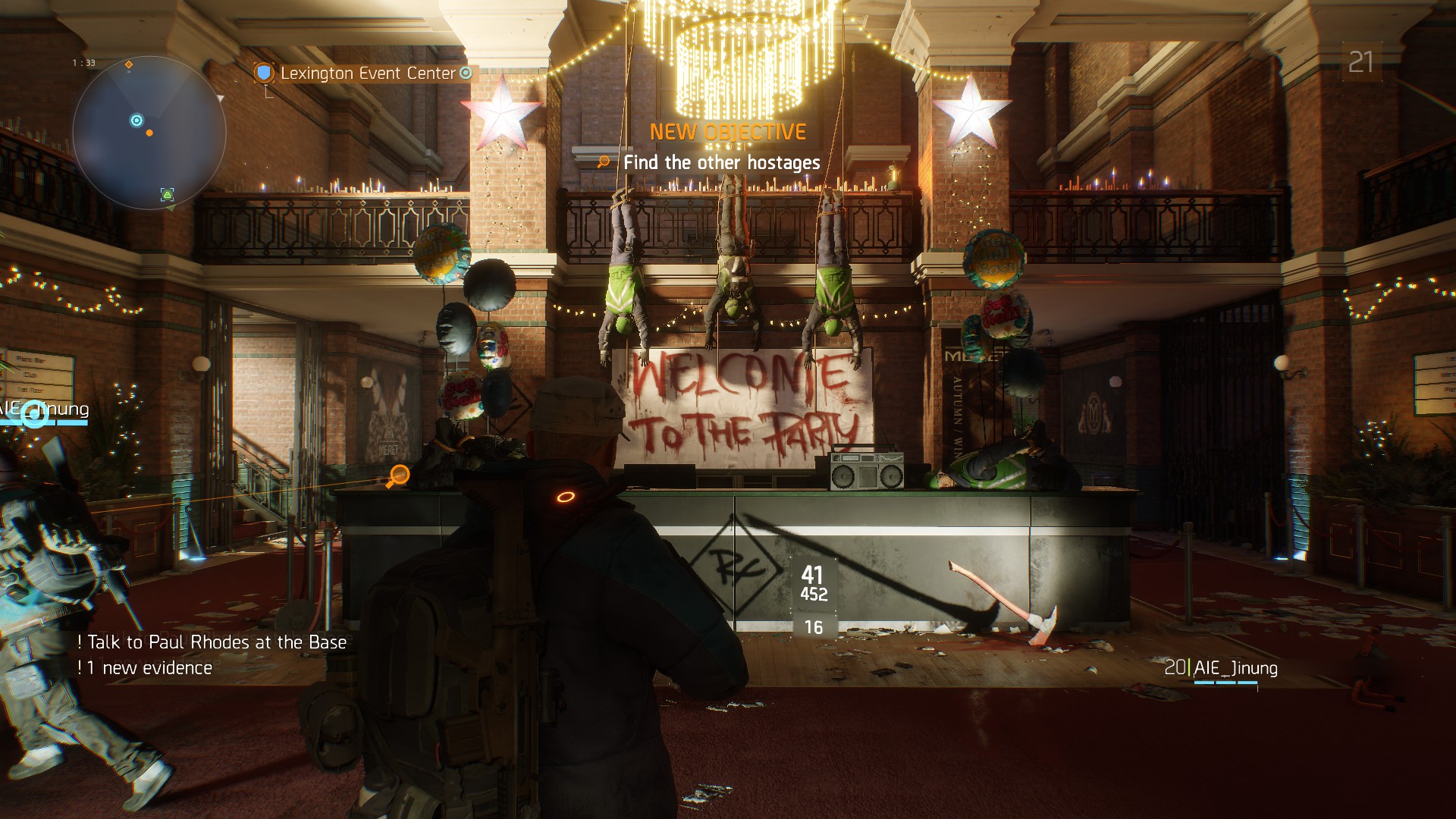Select the Lexington Event Center mission label
This screenshot has height=819, width=1456.
[x=368, y=74]
